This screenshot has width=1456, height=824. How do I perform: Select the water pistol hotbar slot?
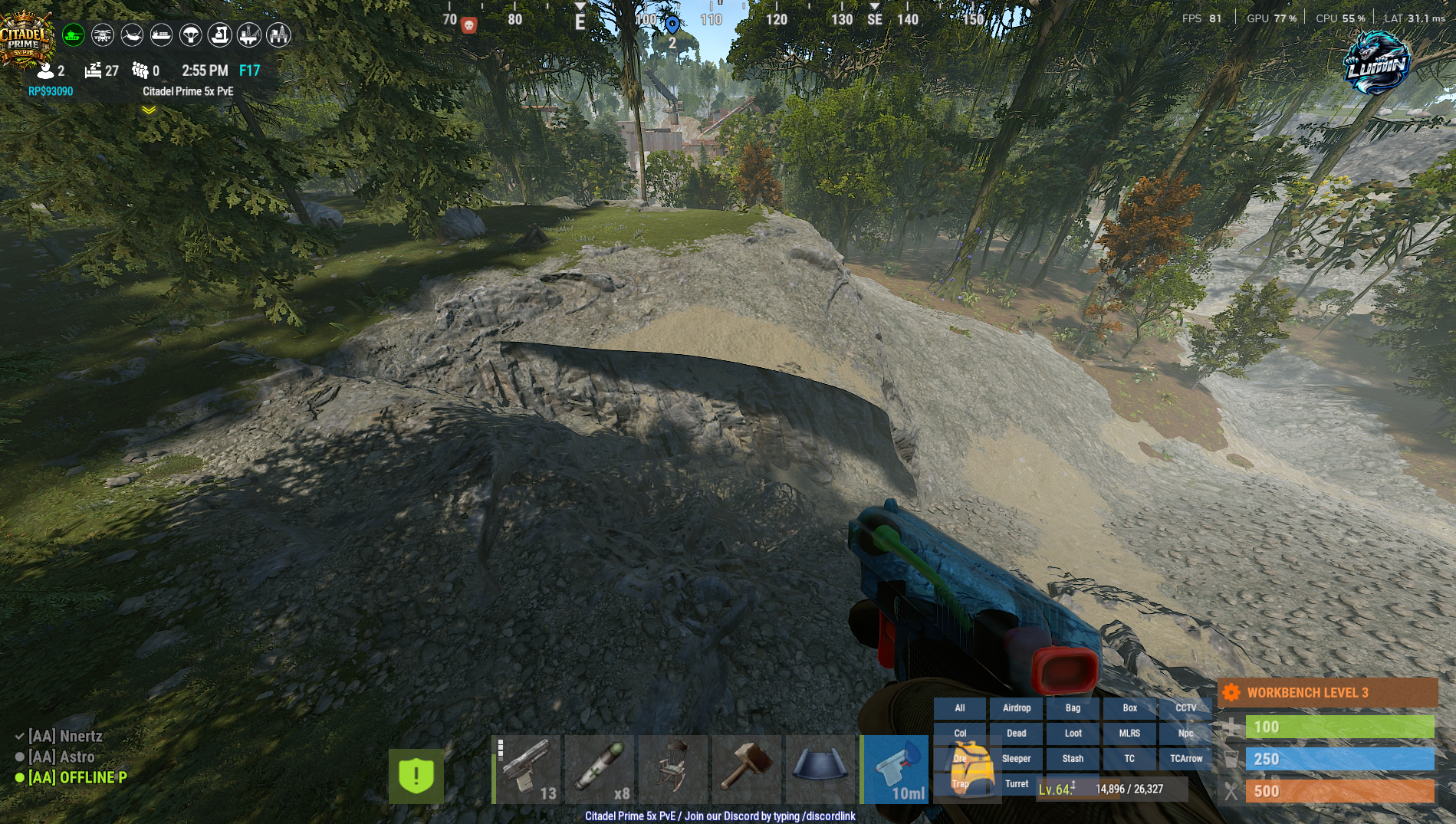point(896,769)
